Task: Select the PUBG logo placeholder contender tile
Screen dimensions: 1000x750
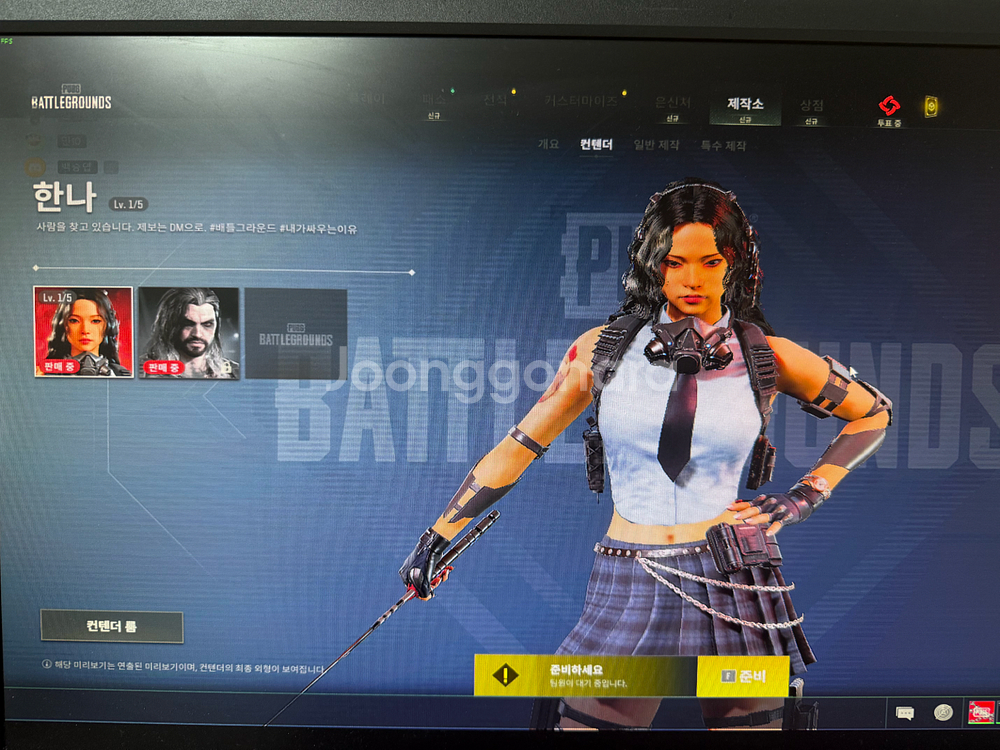Action: pyautogui.click(x=296, y=334)
